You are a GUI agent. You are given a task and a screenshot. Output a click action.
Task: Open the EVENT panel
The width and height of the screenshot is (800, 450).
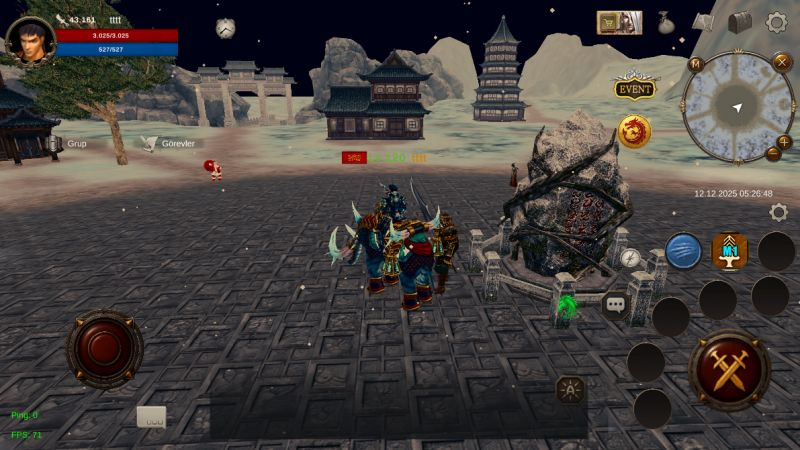(x=634, y=88)
